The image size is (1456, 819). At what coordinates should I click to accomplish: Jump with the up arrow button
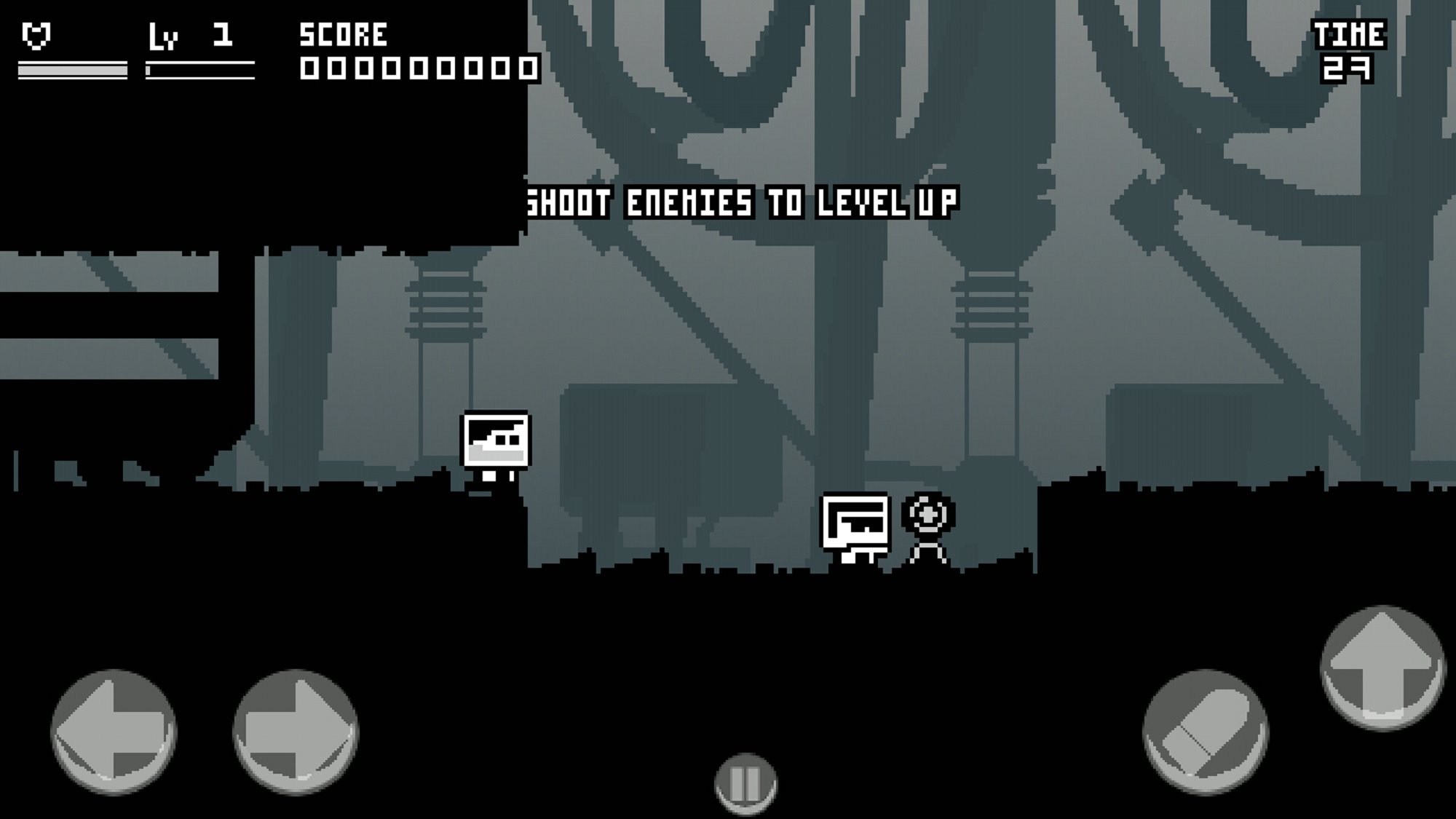pyautogui.click(x=1382, y=667)
